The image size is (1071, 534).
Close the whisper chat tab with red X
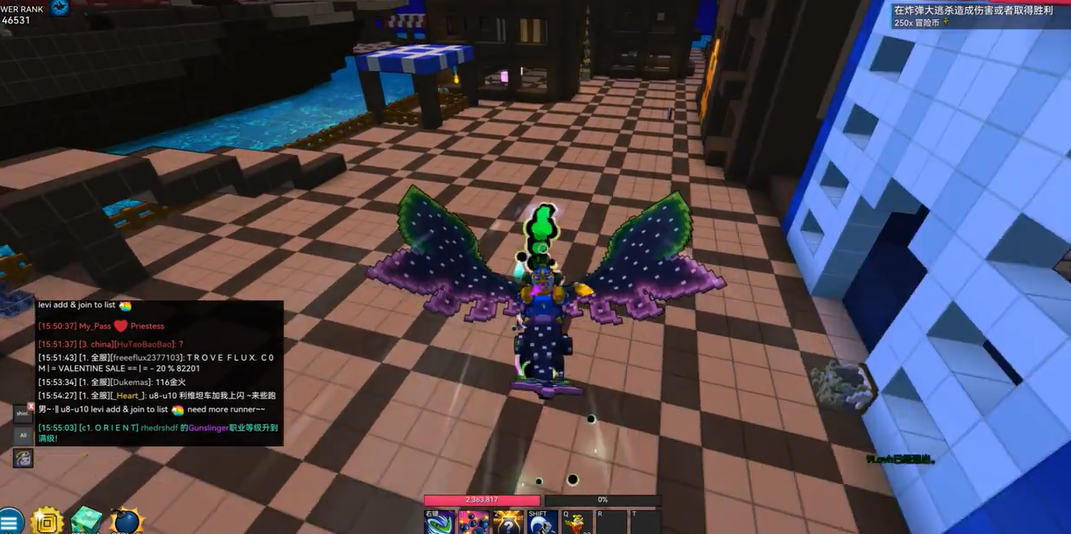point(23,412)
